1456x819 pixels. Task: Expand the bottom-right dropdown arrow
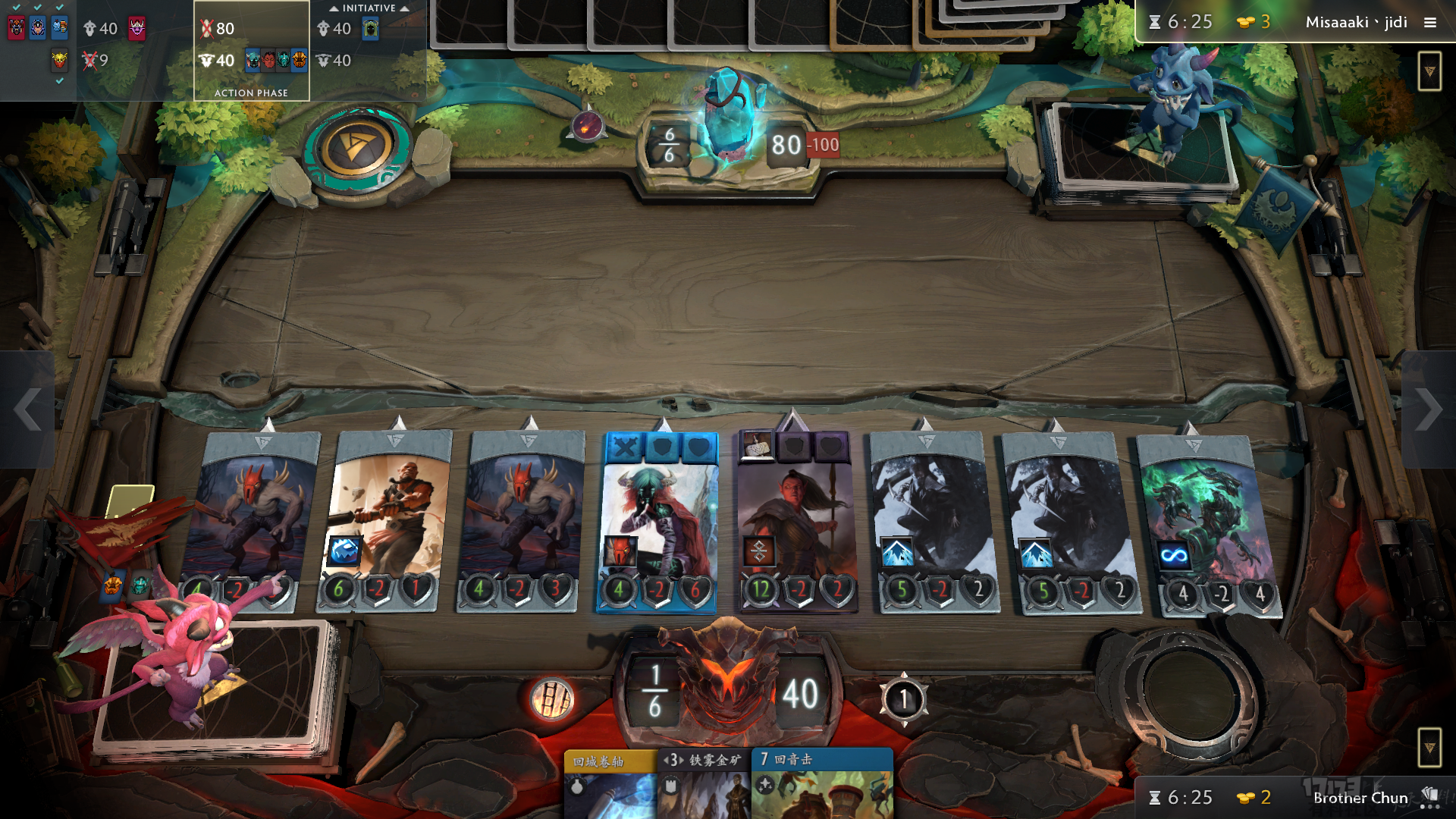coord(1429,748)
